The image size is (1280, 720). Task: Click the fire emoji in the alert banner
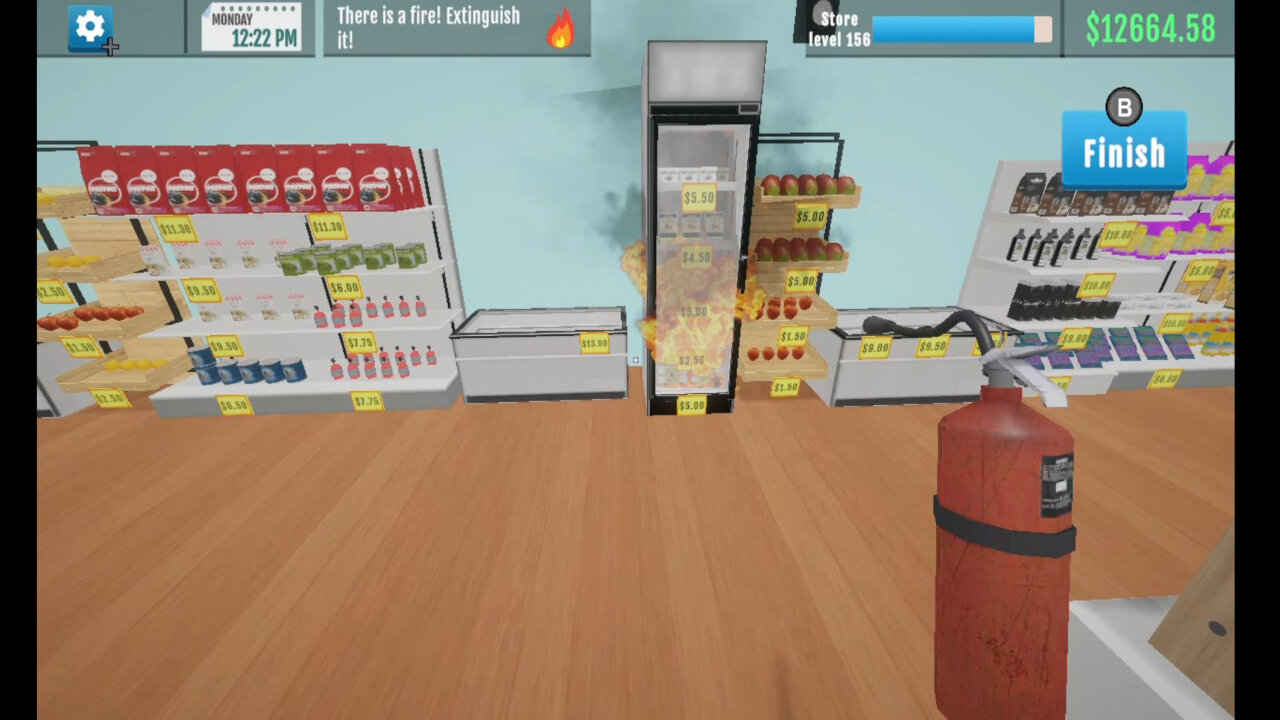point(560,30)
